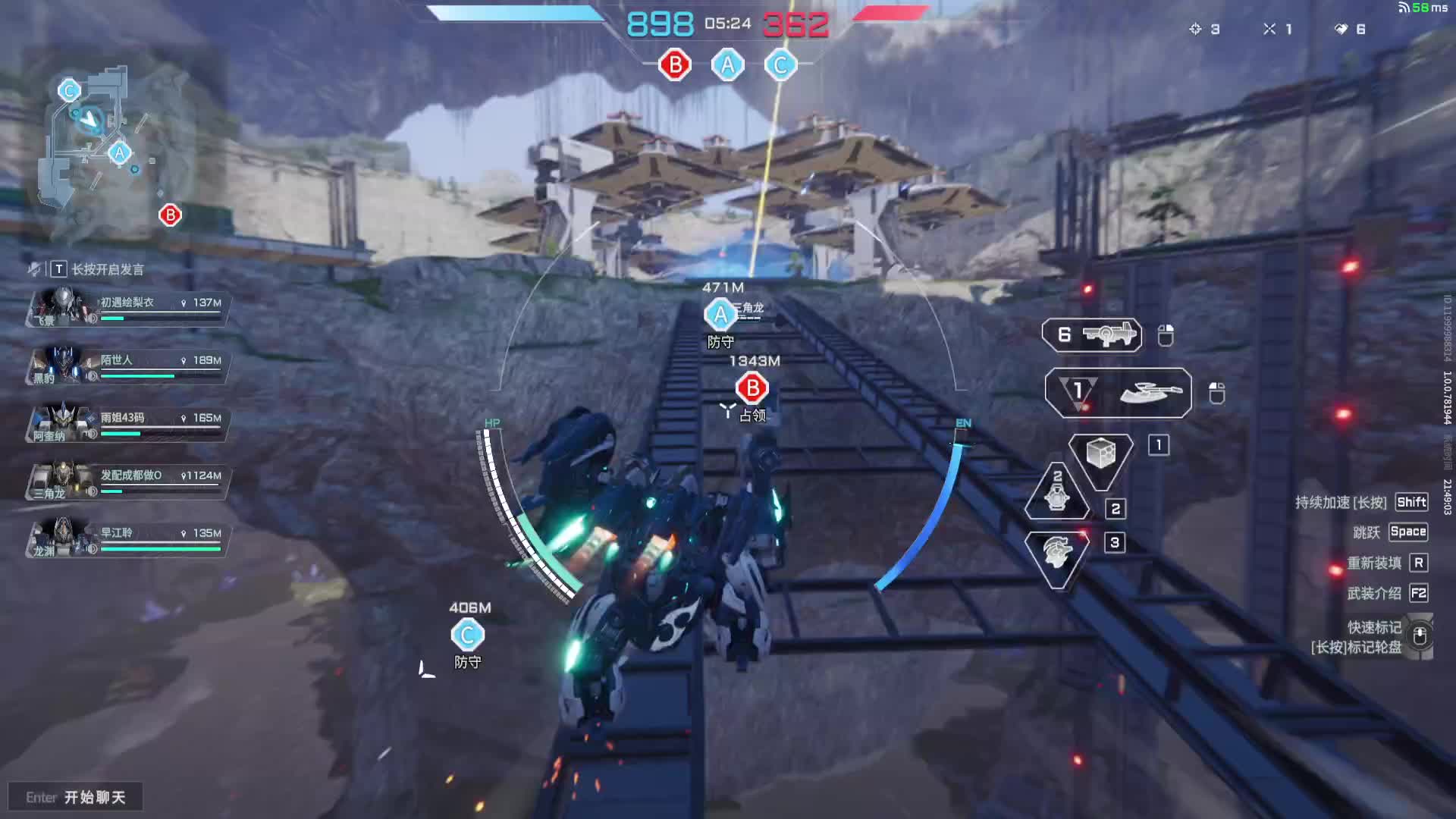Select the secondary melee weapon slot
Image resolution: width=1456 pixels, height=819 pixels.
tap(1118, 392)
